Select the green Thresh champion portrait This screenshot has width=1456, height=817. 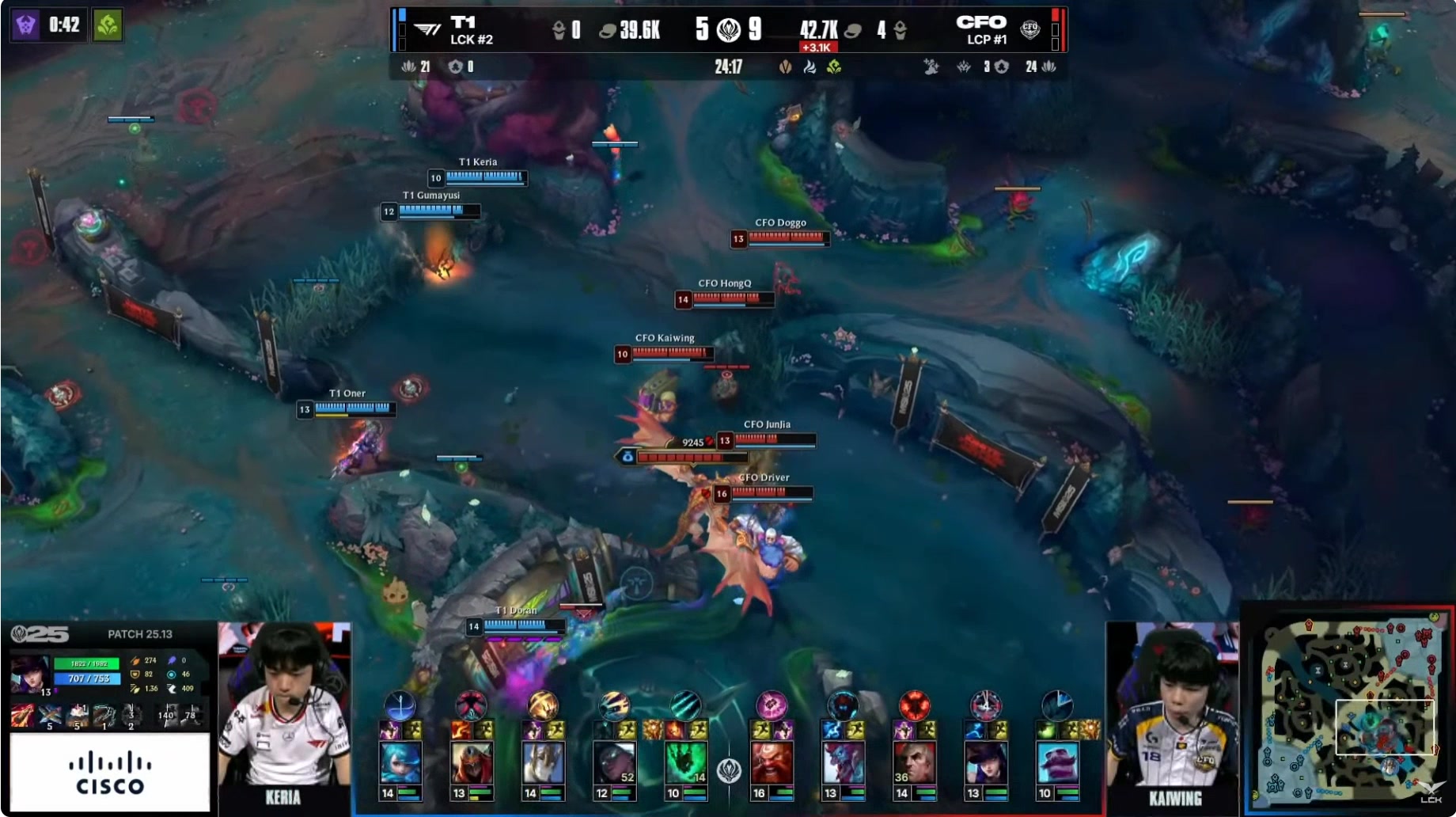(x=685, y=762)
